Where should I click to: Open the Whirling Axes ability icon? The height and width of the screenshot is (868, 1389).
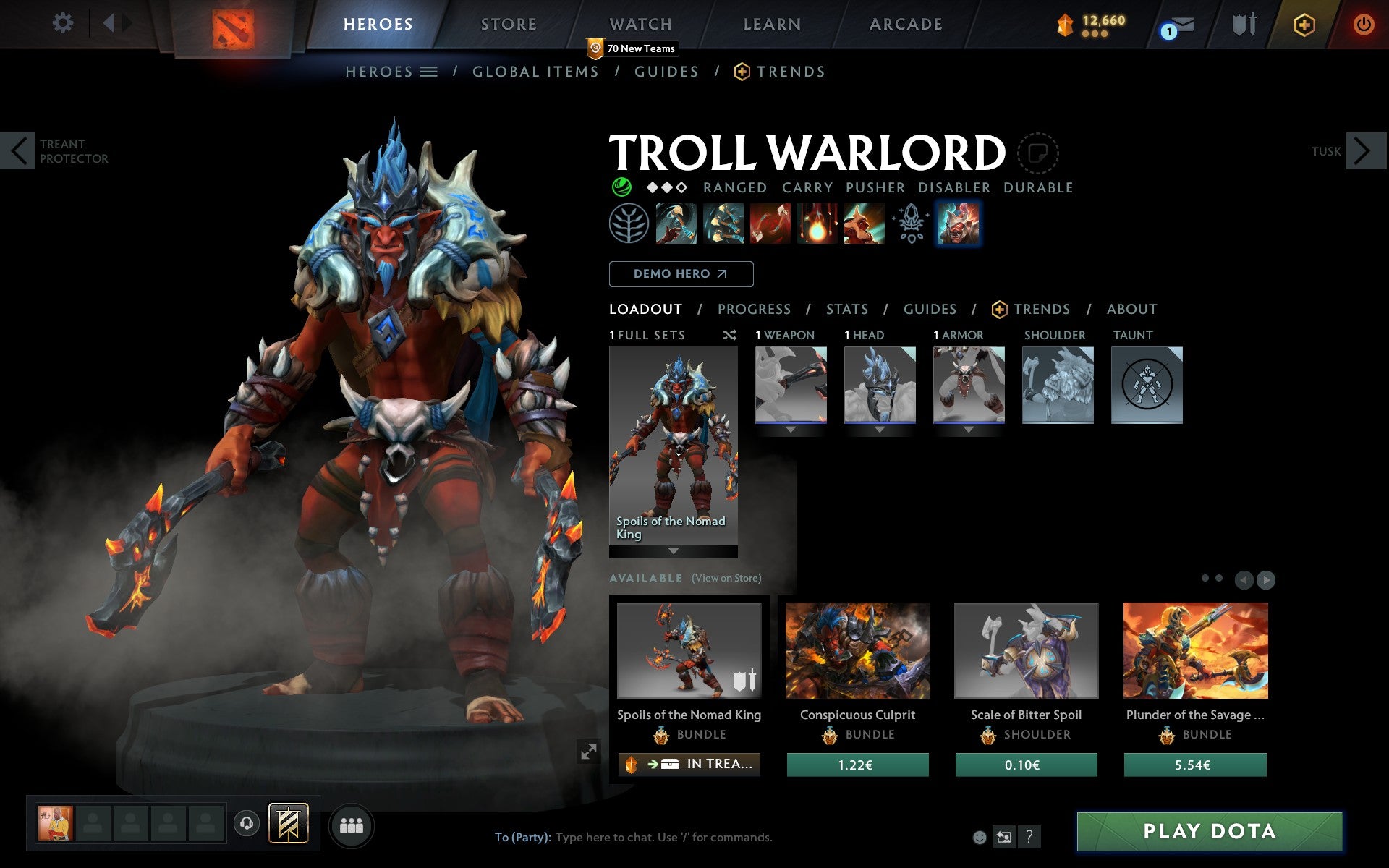pyautogui.click(x=723, y=224)
